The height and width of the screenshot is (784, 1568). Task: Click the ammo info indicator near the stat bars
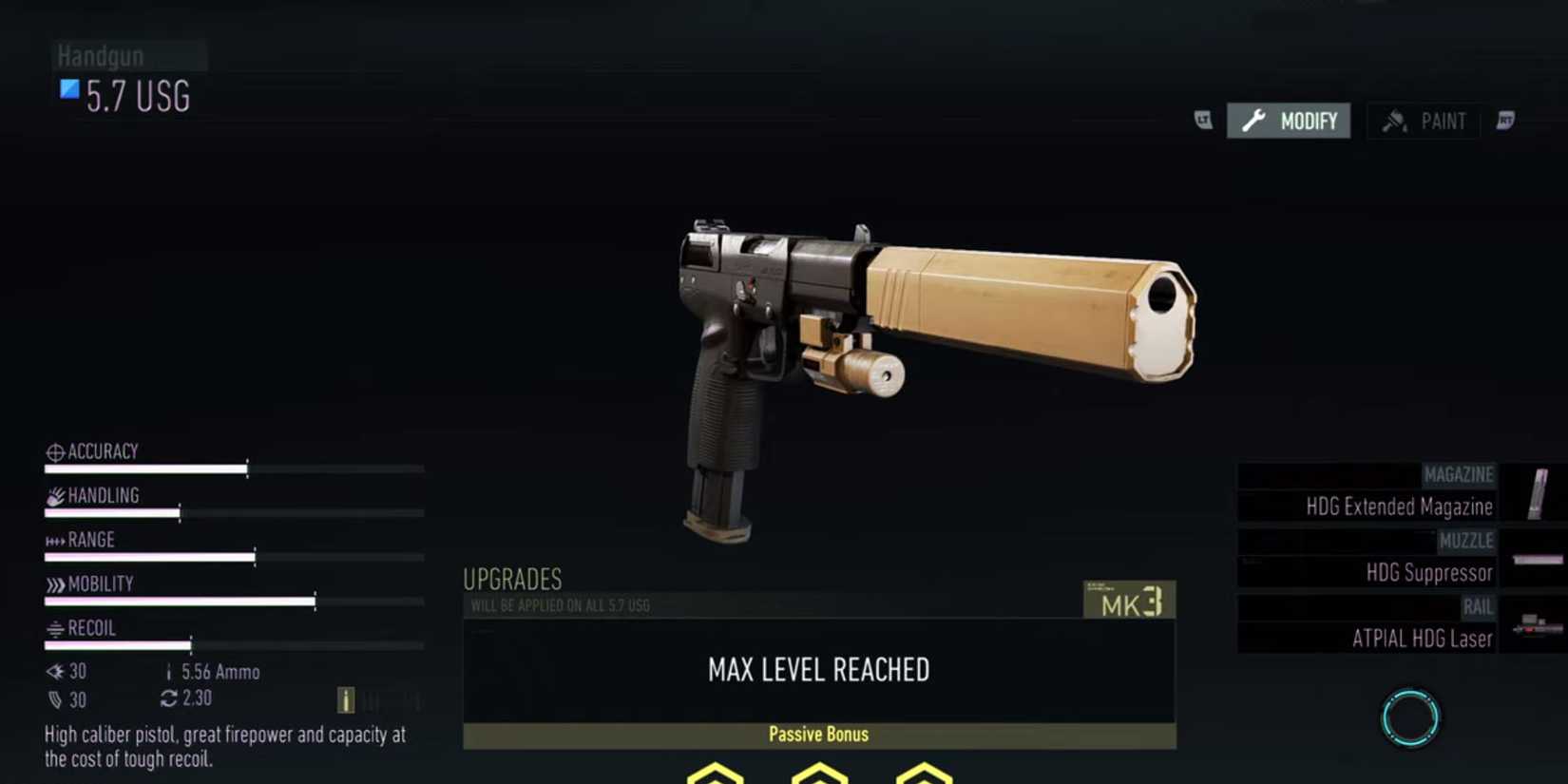coord(345,700)
